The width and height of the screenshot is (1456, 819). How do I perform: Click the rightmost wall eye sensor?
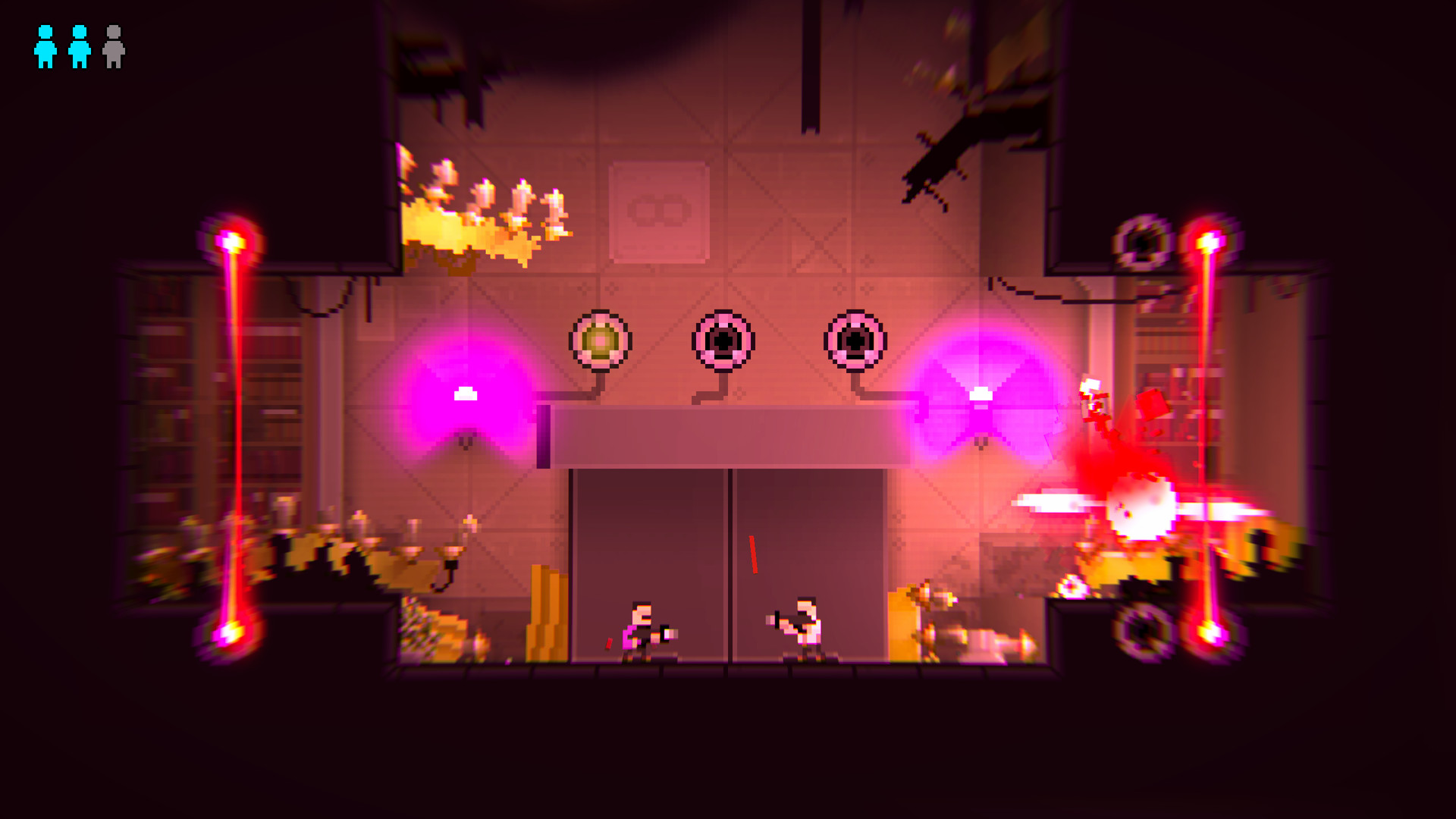coord(855,340)
